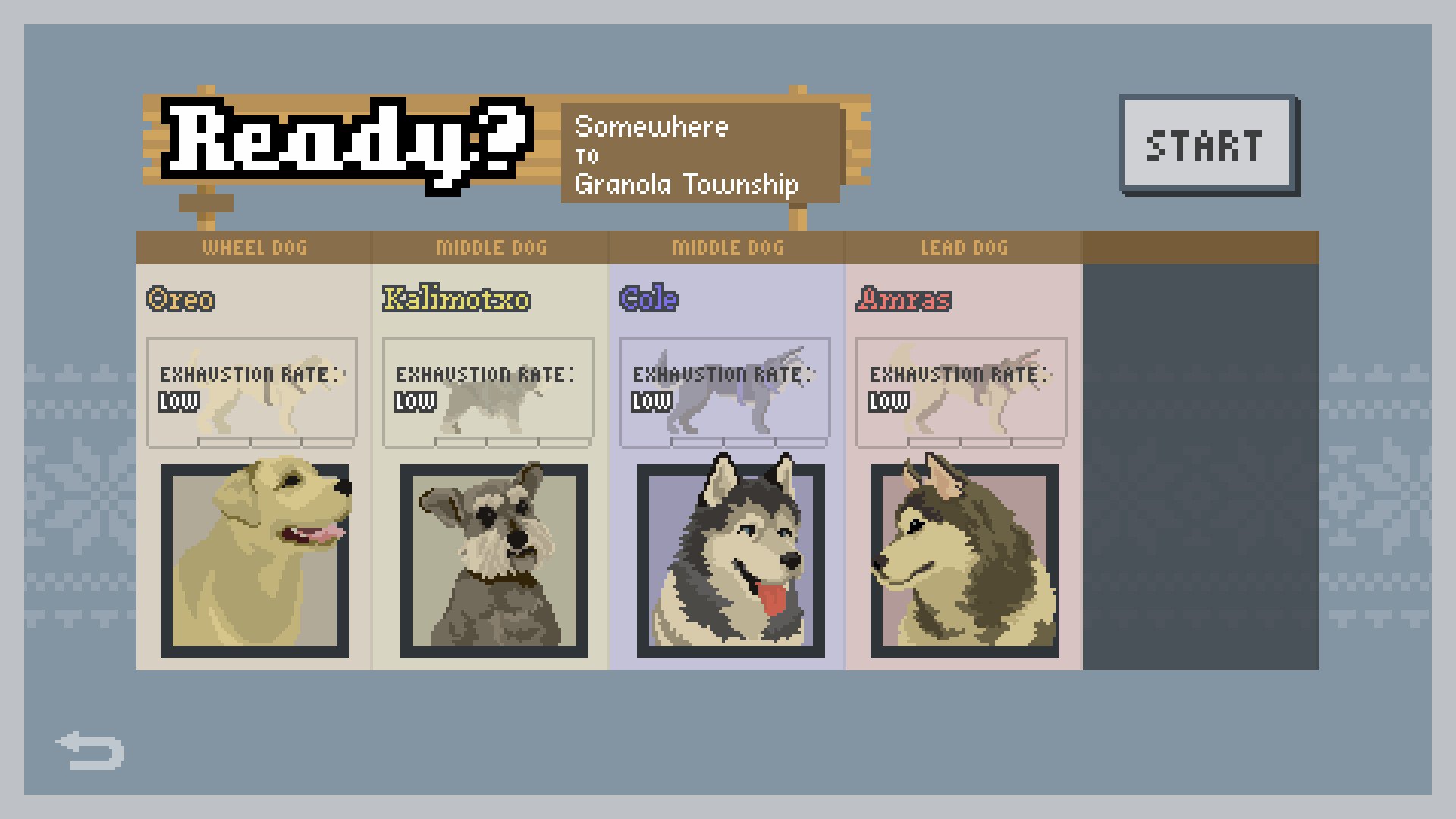Screen dimensions: 1456x819
Task: Click the dog sprite on Cole's card
Action: pyautogui.click(x=732, y=391)
